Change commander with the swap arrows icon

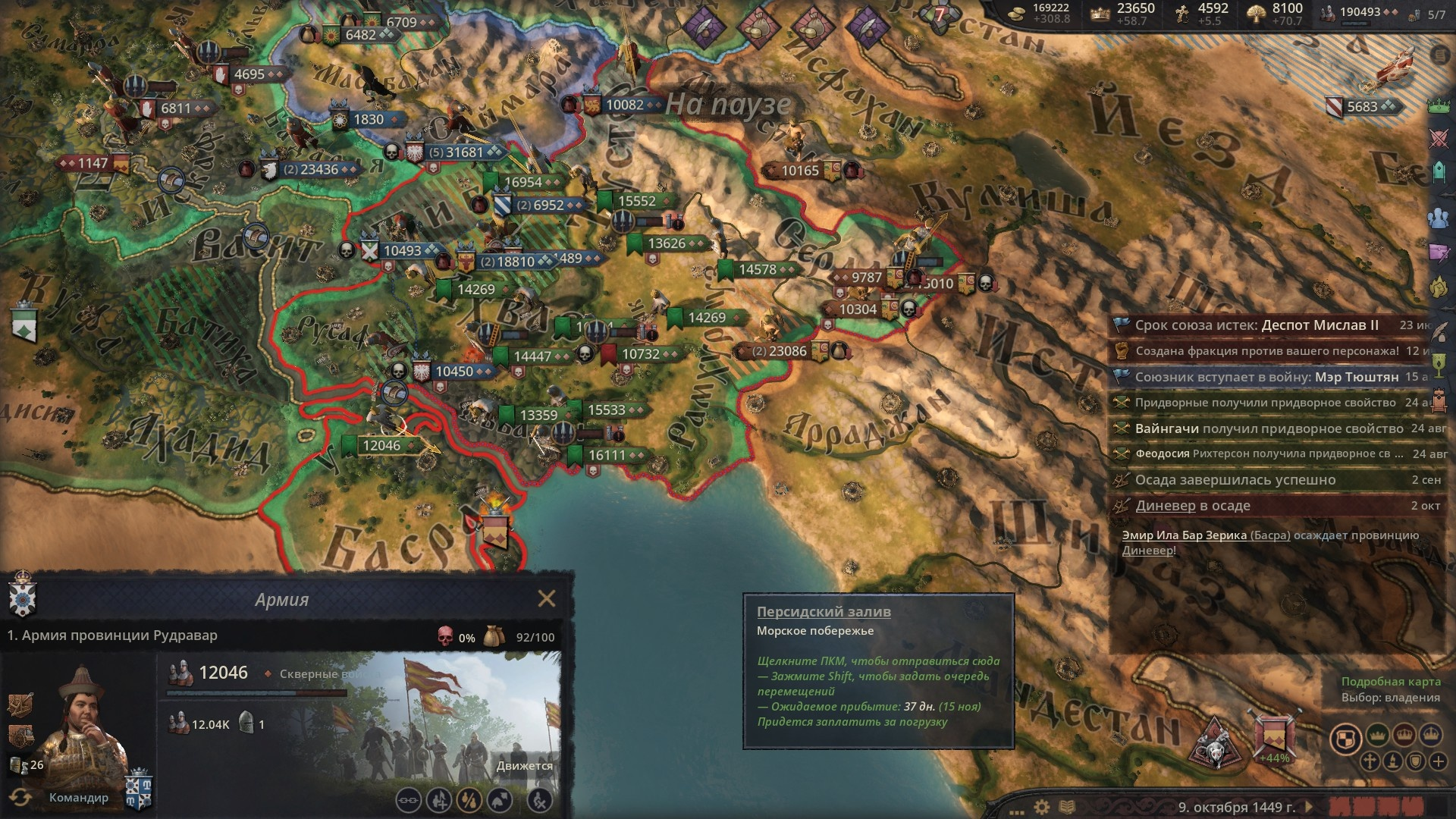tap(20, 797)
